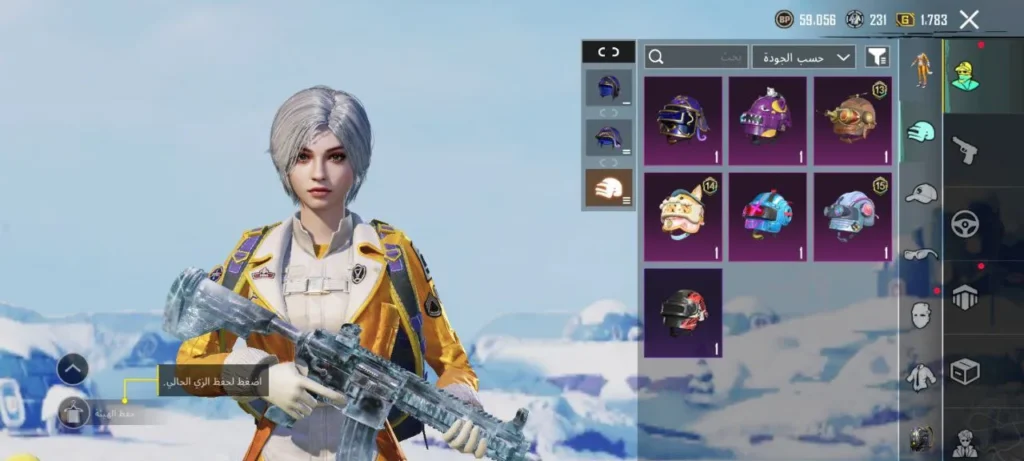Select the black and red helmet
Screen dimensions: 1024x461
[683, 313]
